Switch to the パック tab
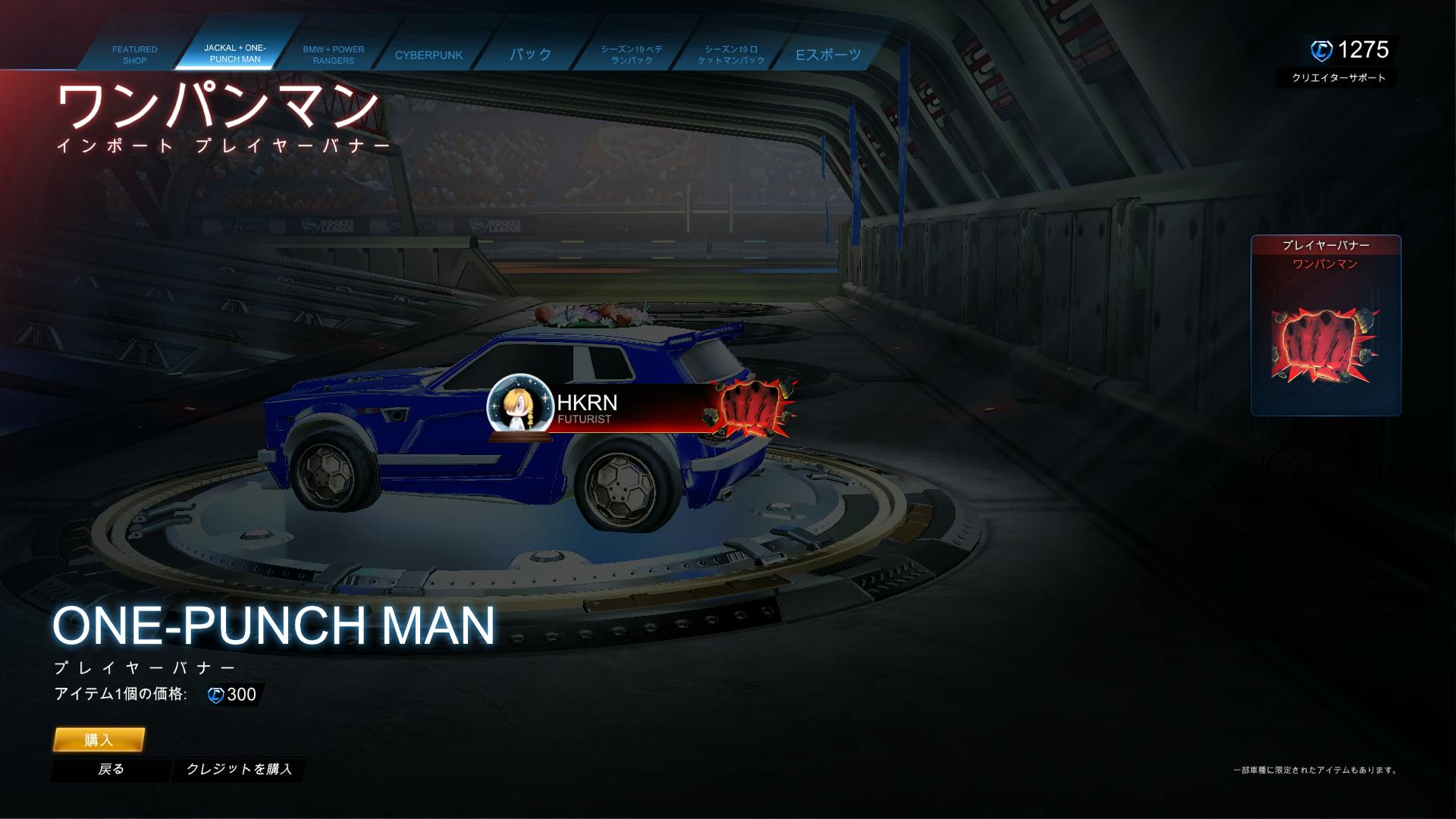1456x819 pixels. (530, 55)
